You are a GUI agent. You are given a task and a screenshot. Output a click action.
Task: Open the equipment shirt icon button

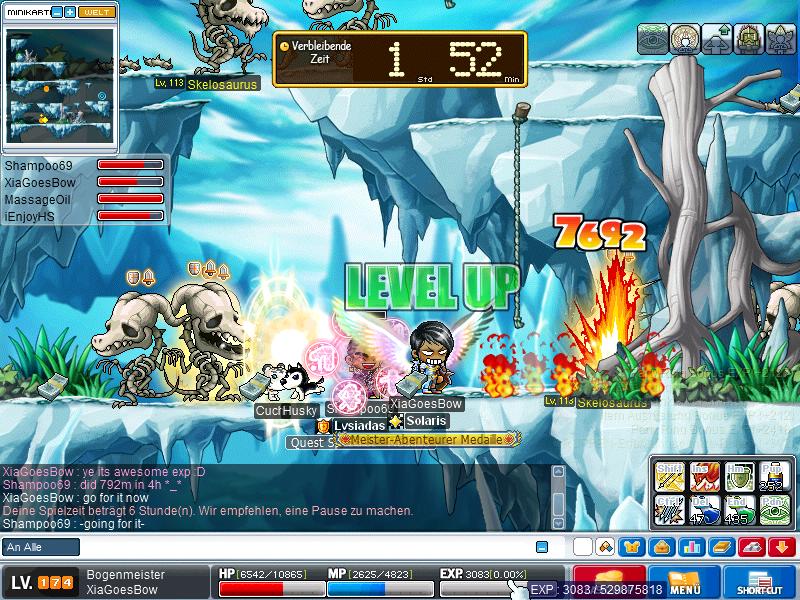[632, 547]
